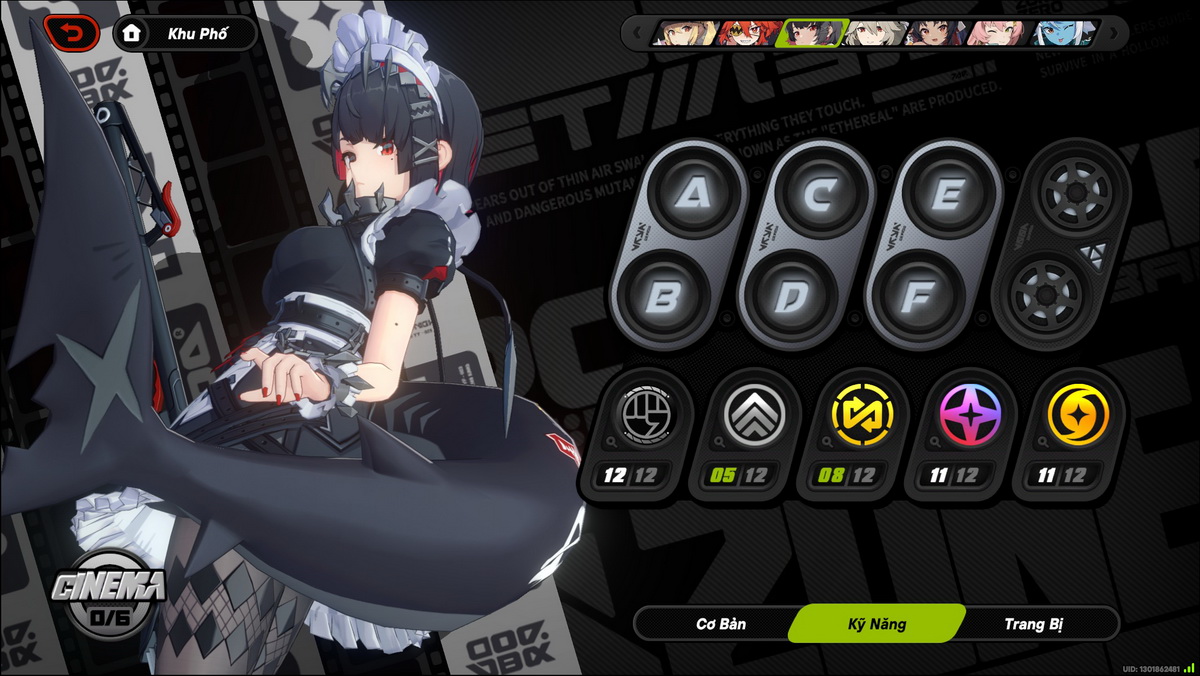Switch to the blonde character portrait

click(x=685, y=33)
